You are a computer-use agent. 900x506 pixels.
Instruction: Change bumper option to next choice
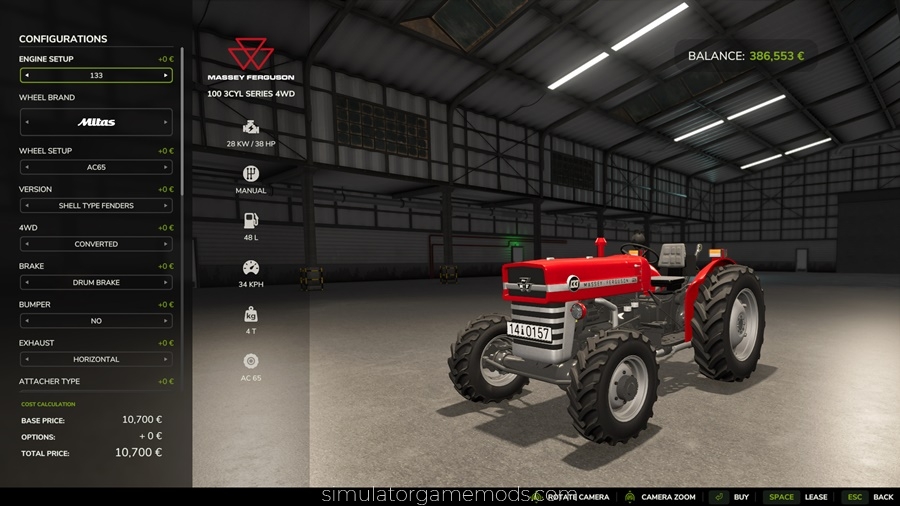tap(166, 321)
